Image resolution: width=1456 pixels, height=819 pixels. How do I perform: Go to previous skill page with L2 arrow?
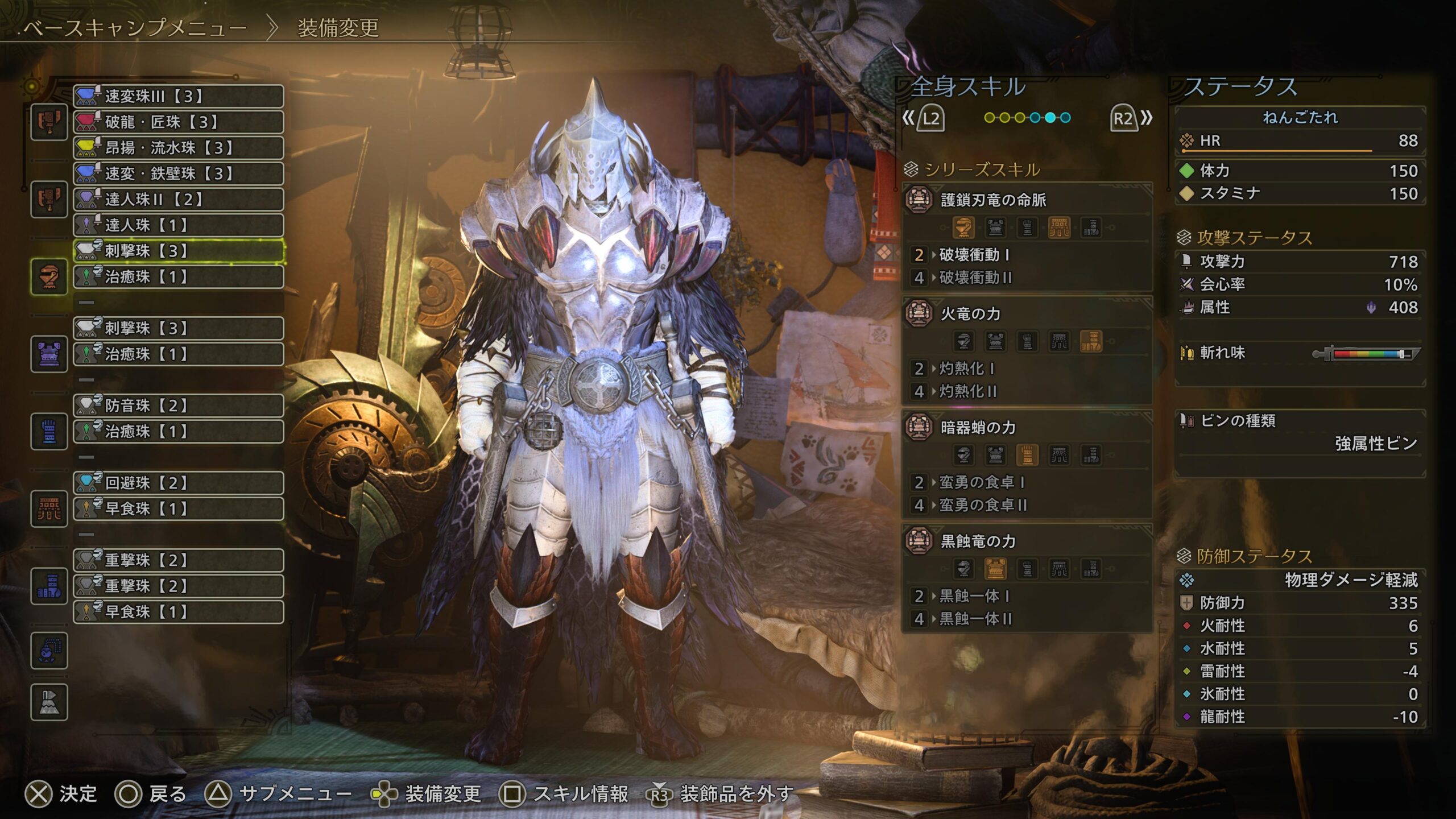(x=924, y=118)
